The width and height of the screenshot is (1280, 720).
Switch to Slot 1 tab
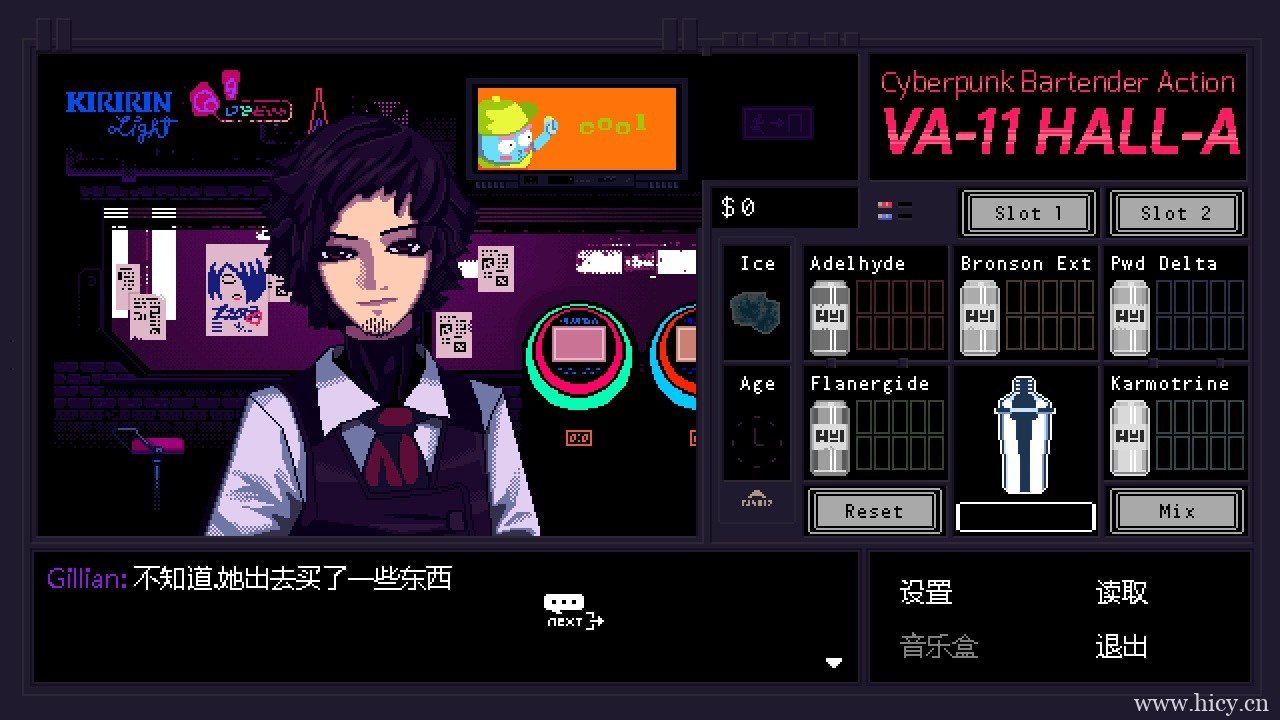pyautogui.click(x=1027, y=213)
